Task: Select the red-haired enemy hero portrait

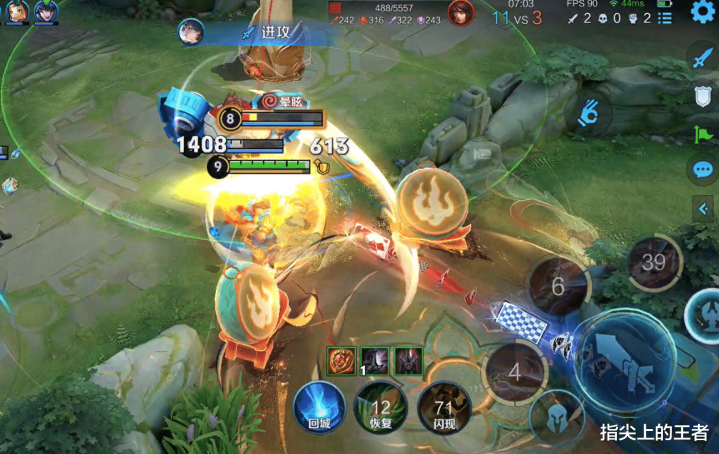Action: [460, 13]
